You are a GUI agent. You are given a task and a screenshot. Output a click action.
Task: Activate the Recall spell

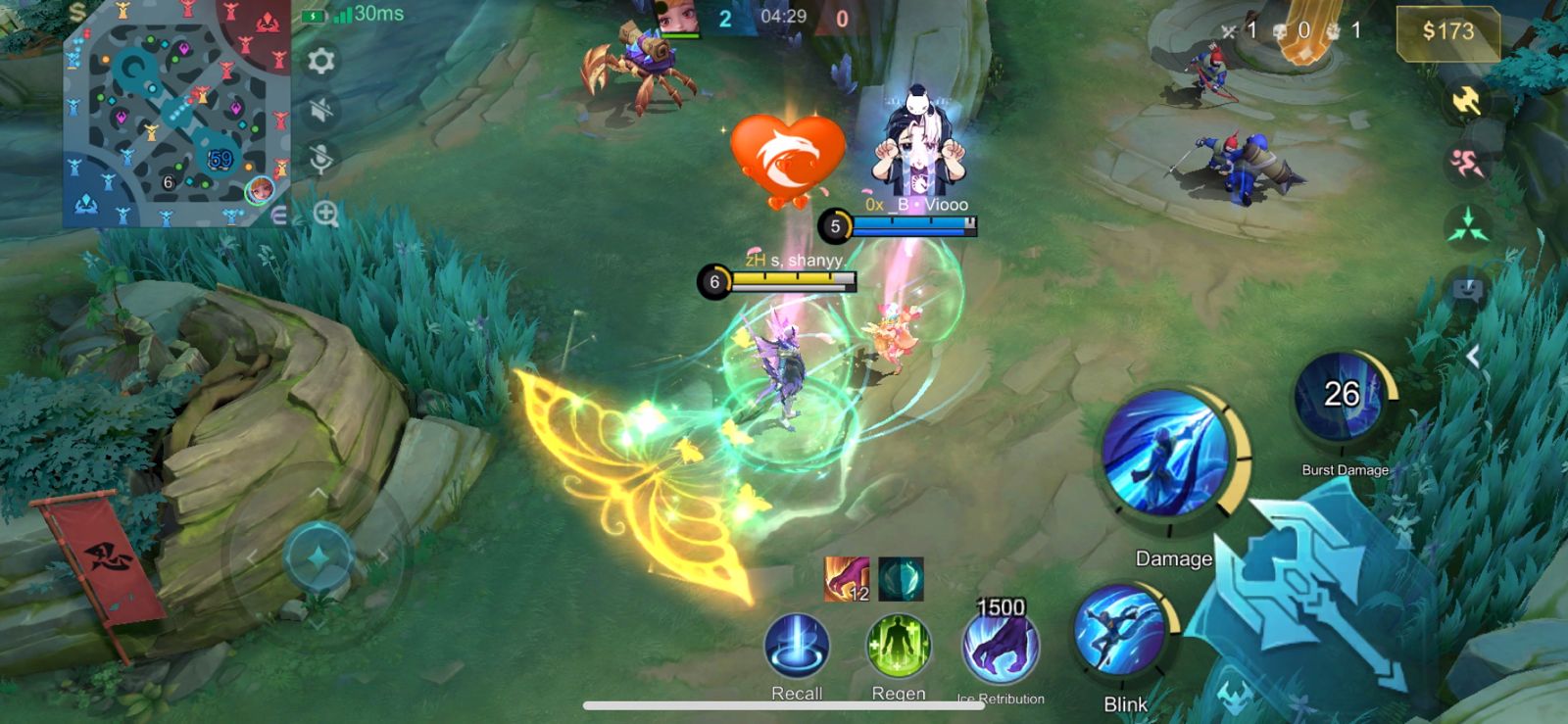tap(797, 647)
